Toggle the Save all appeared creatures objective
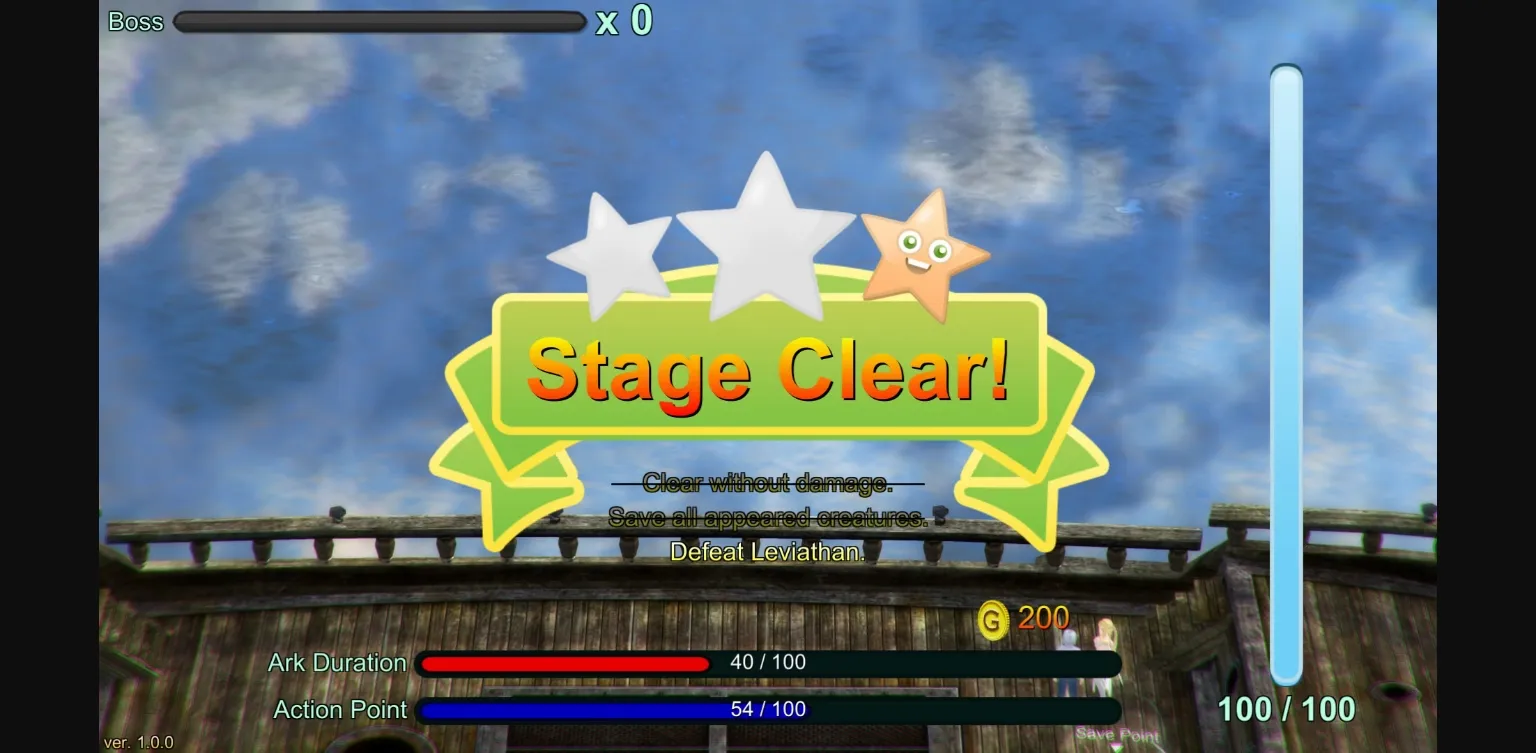Viewport: 1536px width, 753px height. (x=767, y=518)
